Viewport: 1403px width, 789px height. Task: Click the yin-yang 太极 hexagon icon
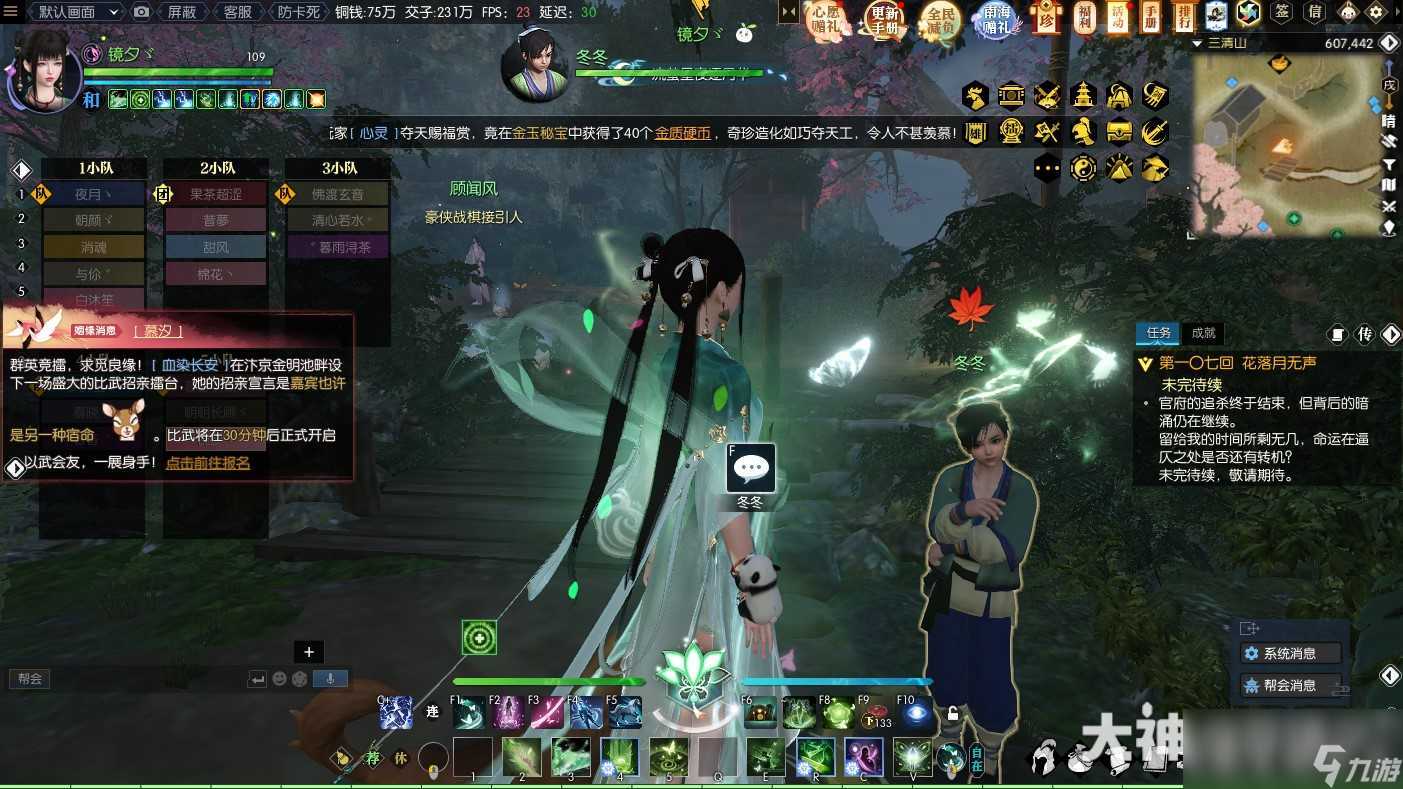(x=1083, y=167)
